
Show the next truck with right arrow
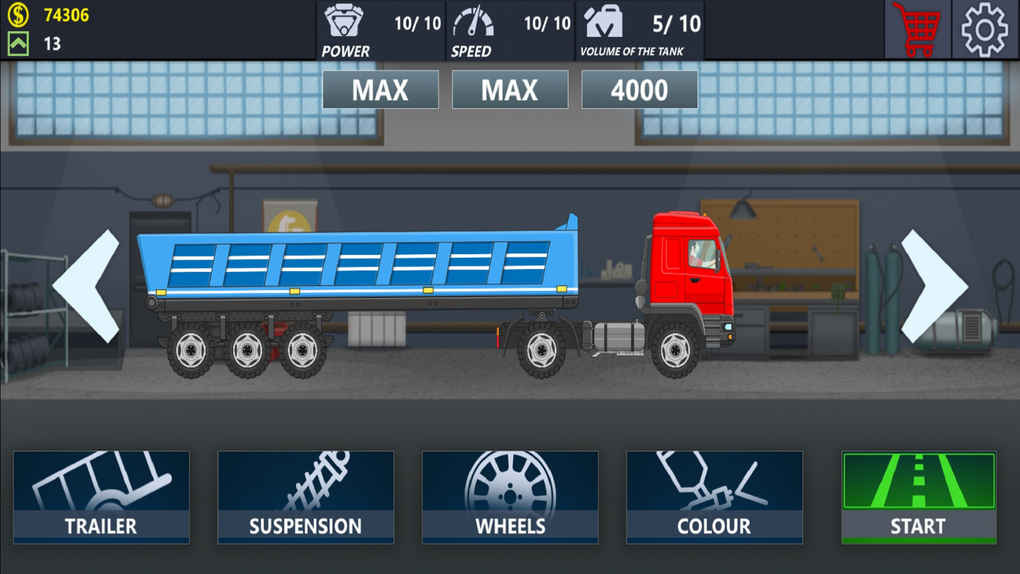[x=934, y=286]
